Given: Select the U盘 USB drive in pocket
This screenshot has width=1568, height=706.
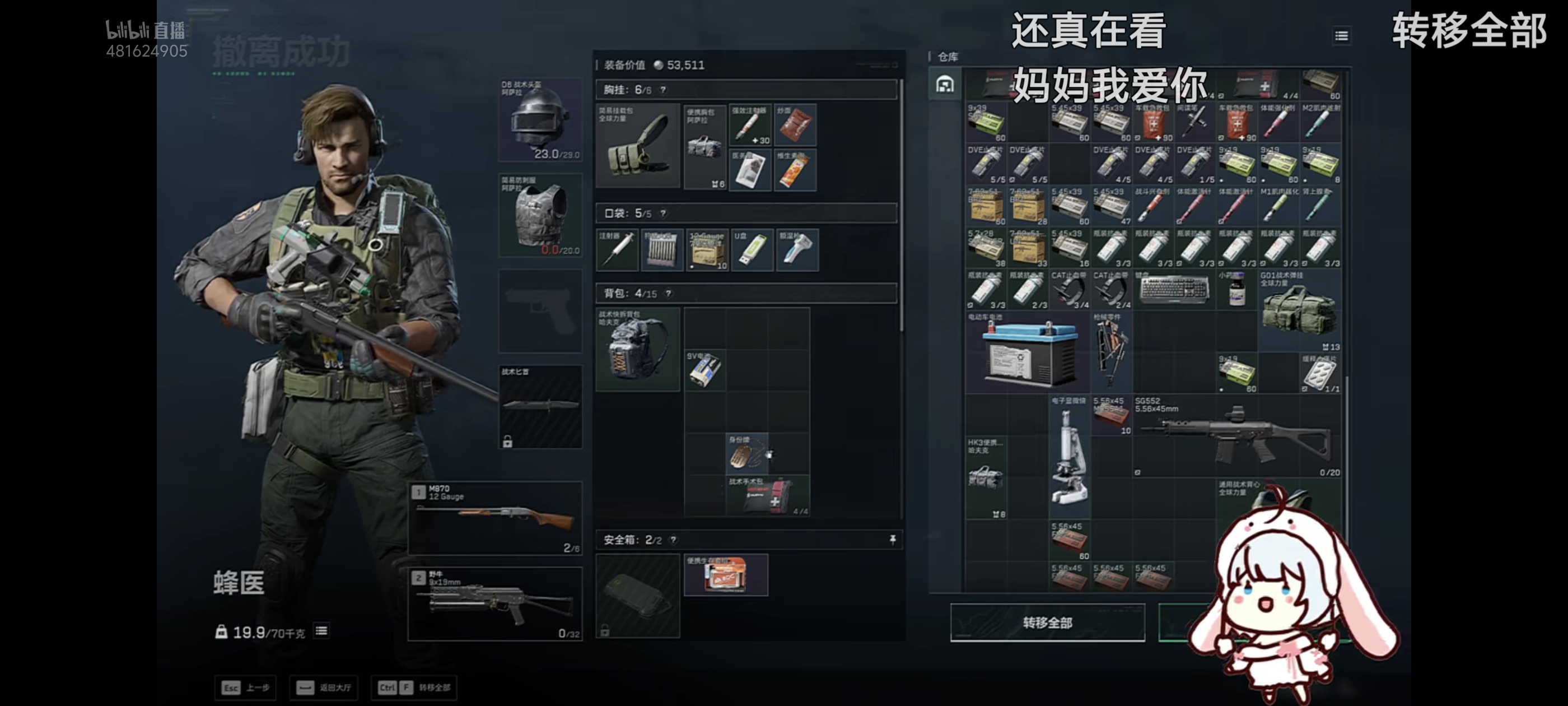Looking at the screenshot, I should click(752, 250).
